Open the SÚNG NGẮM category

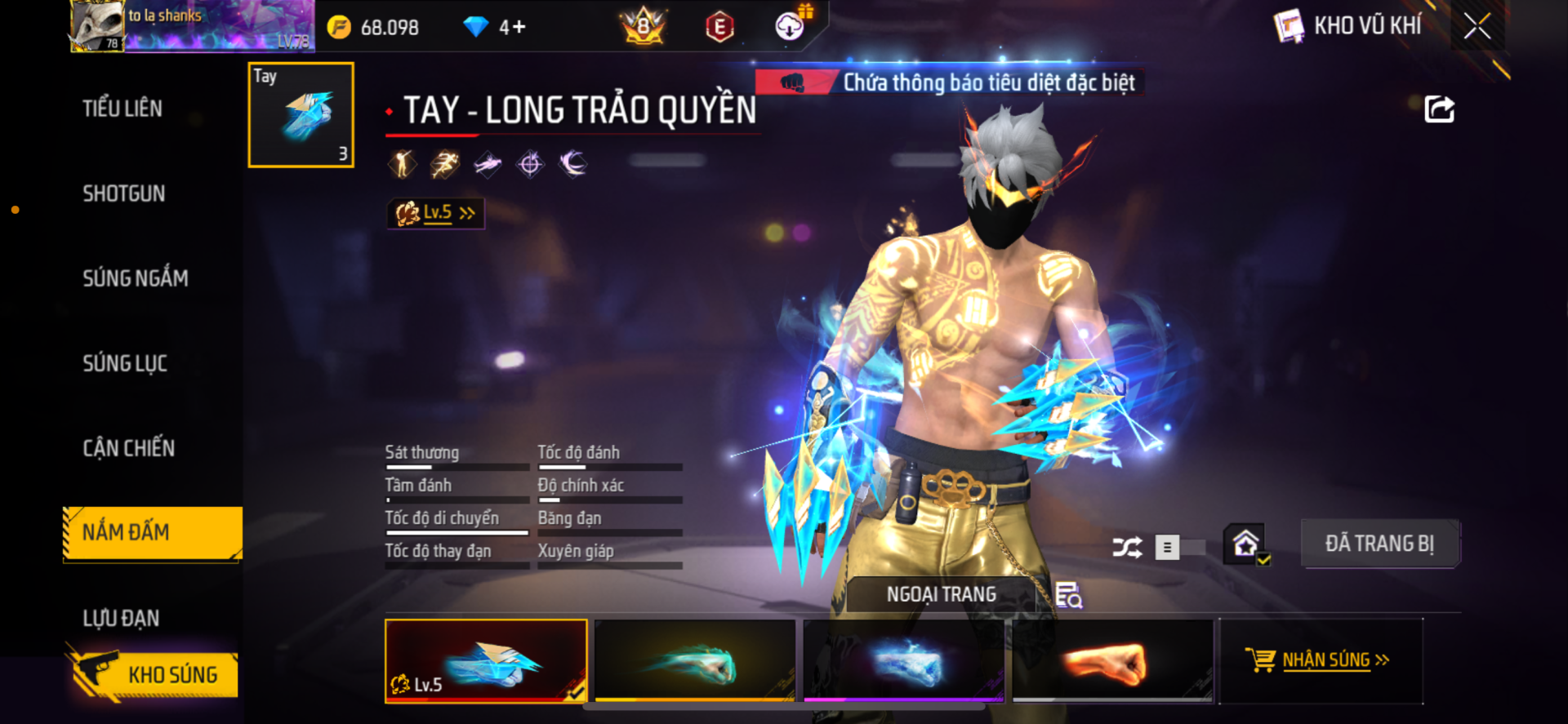[x=136, y=278]
